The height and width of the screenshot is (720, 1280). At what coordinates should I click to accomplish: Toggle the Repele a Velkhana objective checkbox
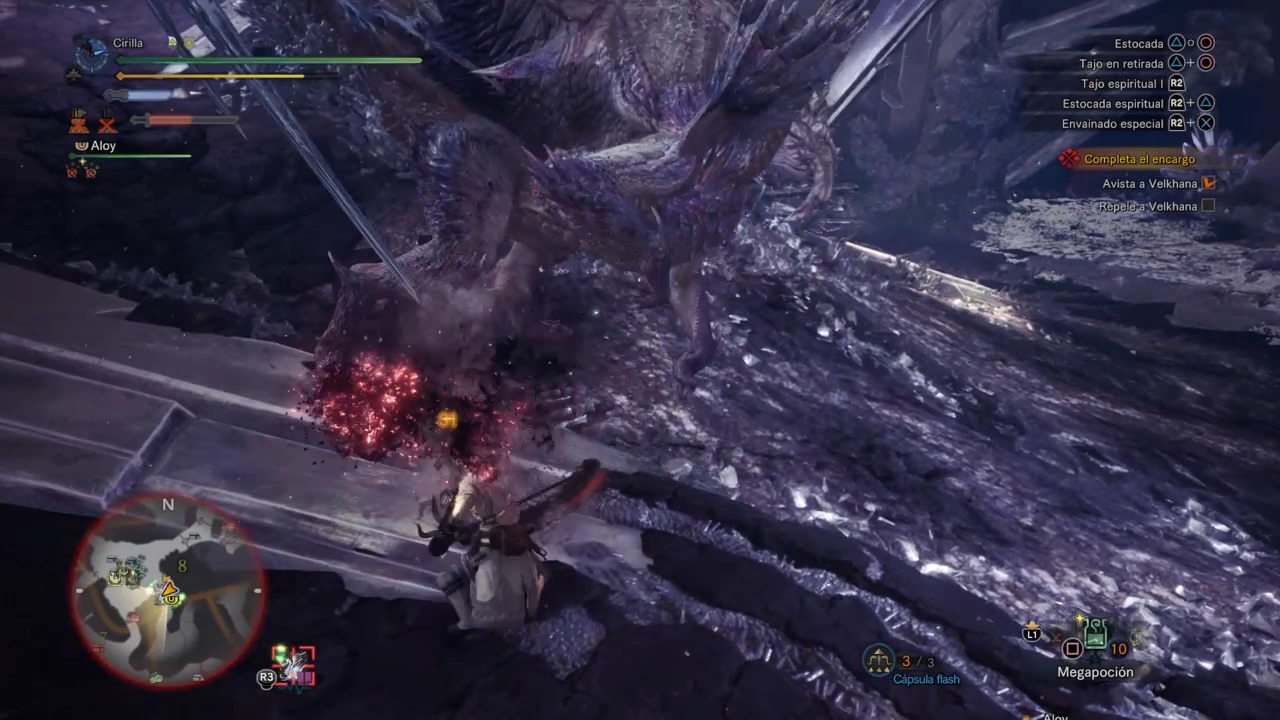coord(1208,206)
